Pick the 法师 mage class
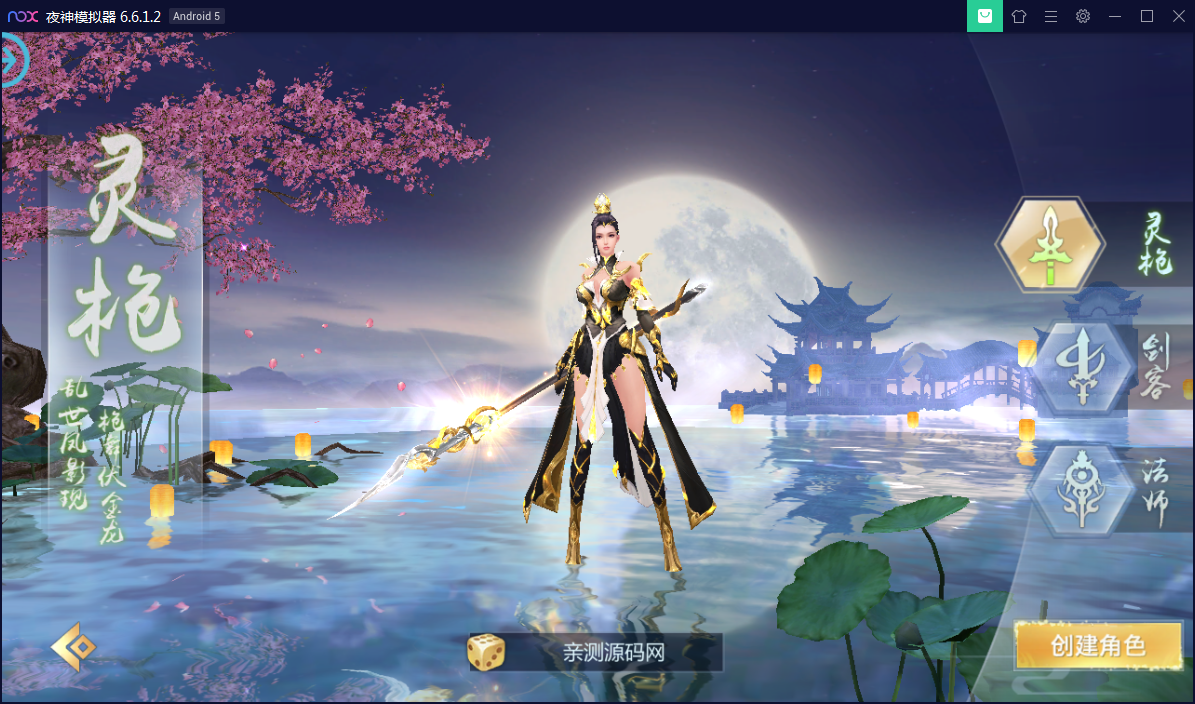This screenshot has width=1195, height=704. pos(1083,490)
